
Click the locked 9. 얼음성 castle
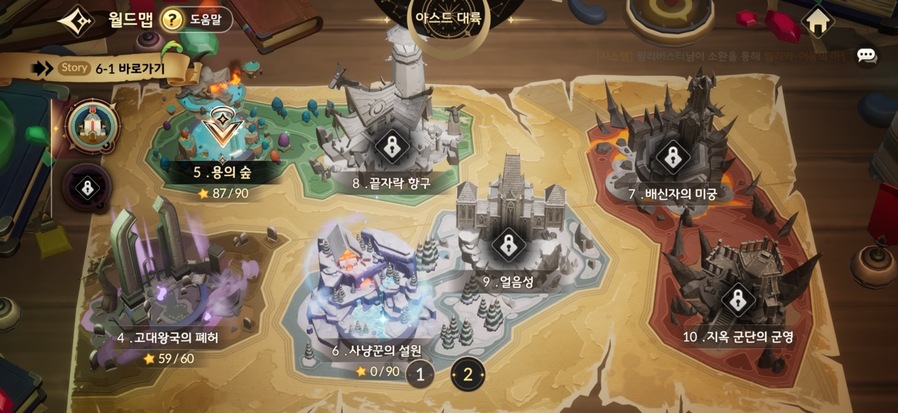[x=509, y=243]
